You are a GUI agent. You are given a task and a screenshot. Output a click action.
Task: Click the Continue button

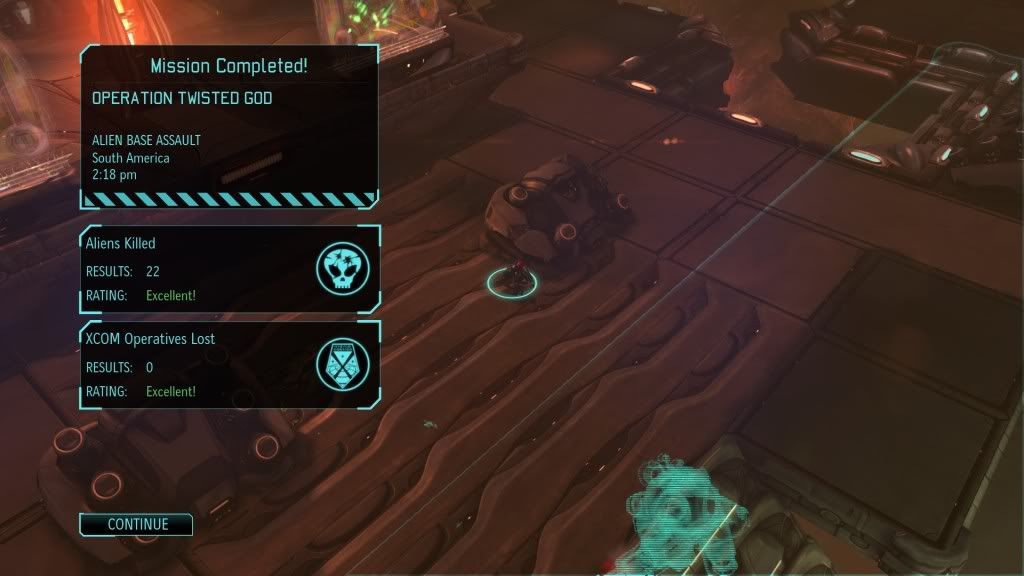(137, 524)
